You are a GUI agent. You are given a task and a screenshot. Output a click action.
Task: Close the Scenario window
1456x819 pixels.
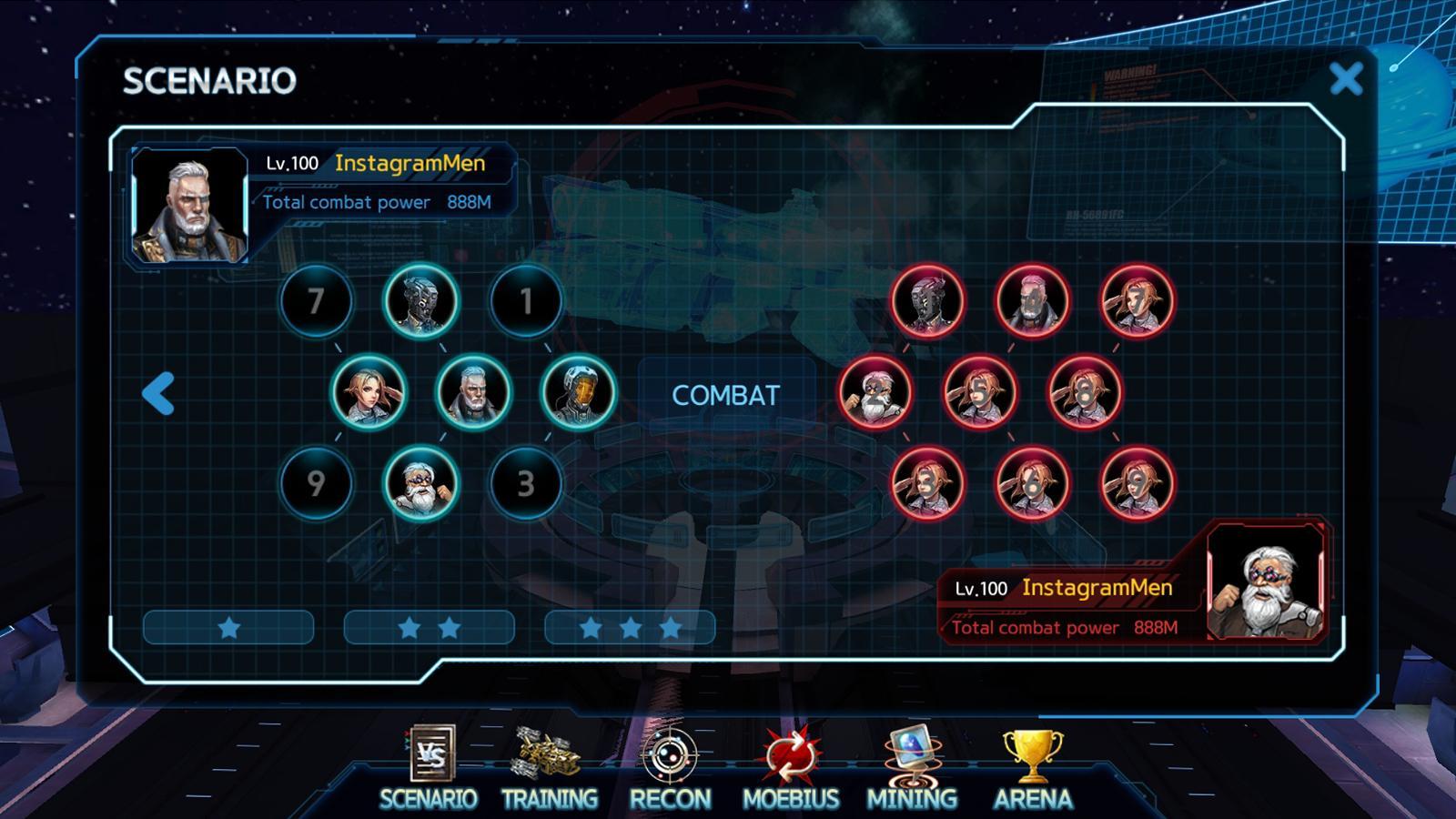click(x=1346, y=79)
